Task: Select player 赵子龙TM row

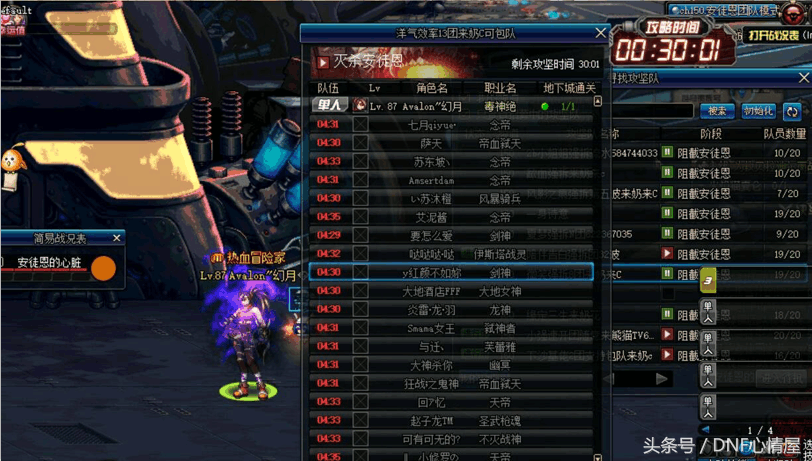Action: (x=450, y=420)
